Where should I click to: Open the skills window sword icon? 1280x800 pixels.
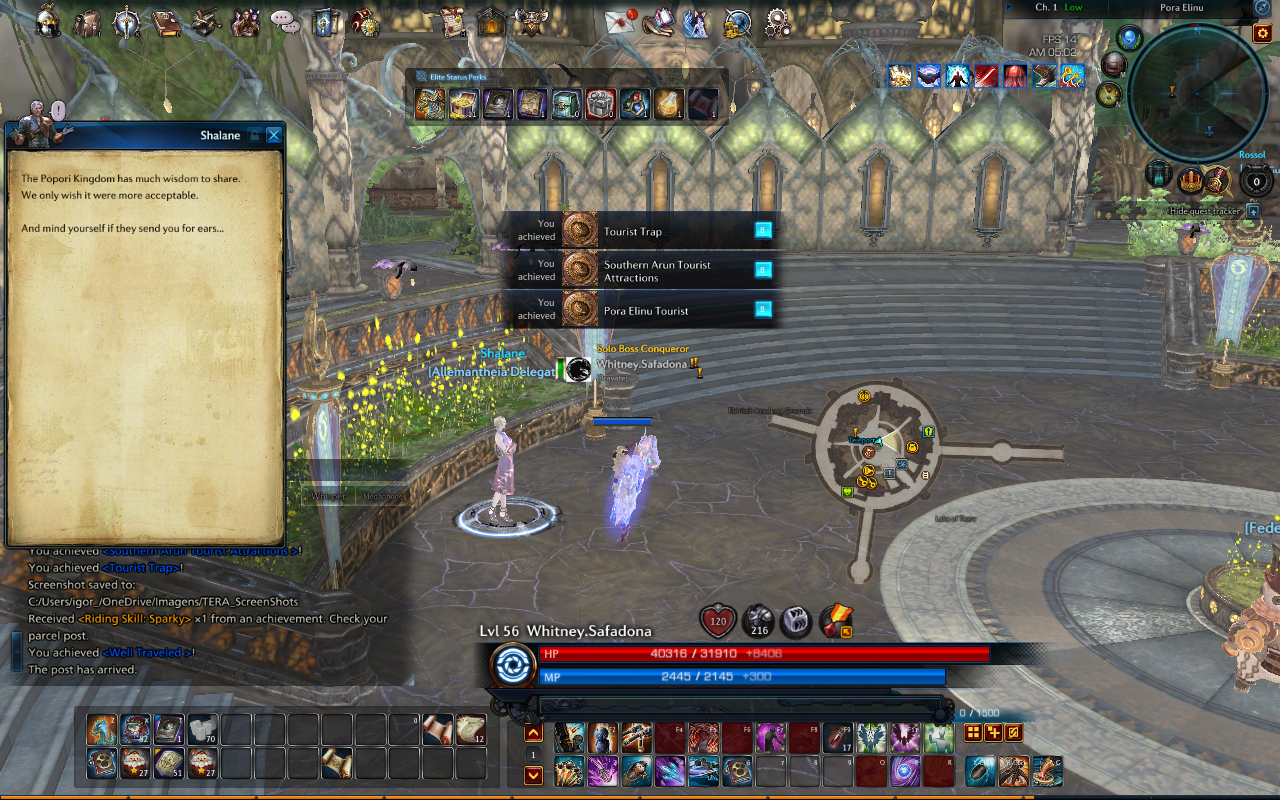(127, 22)
